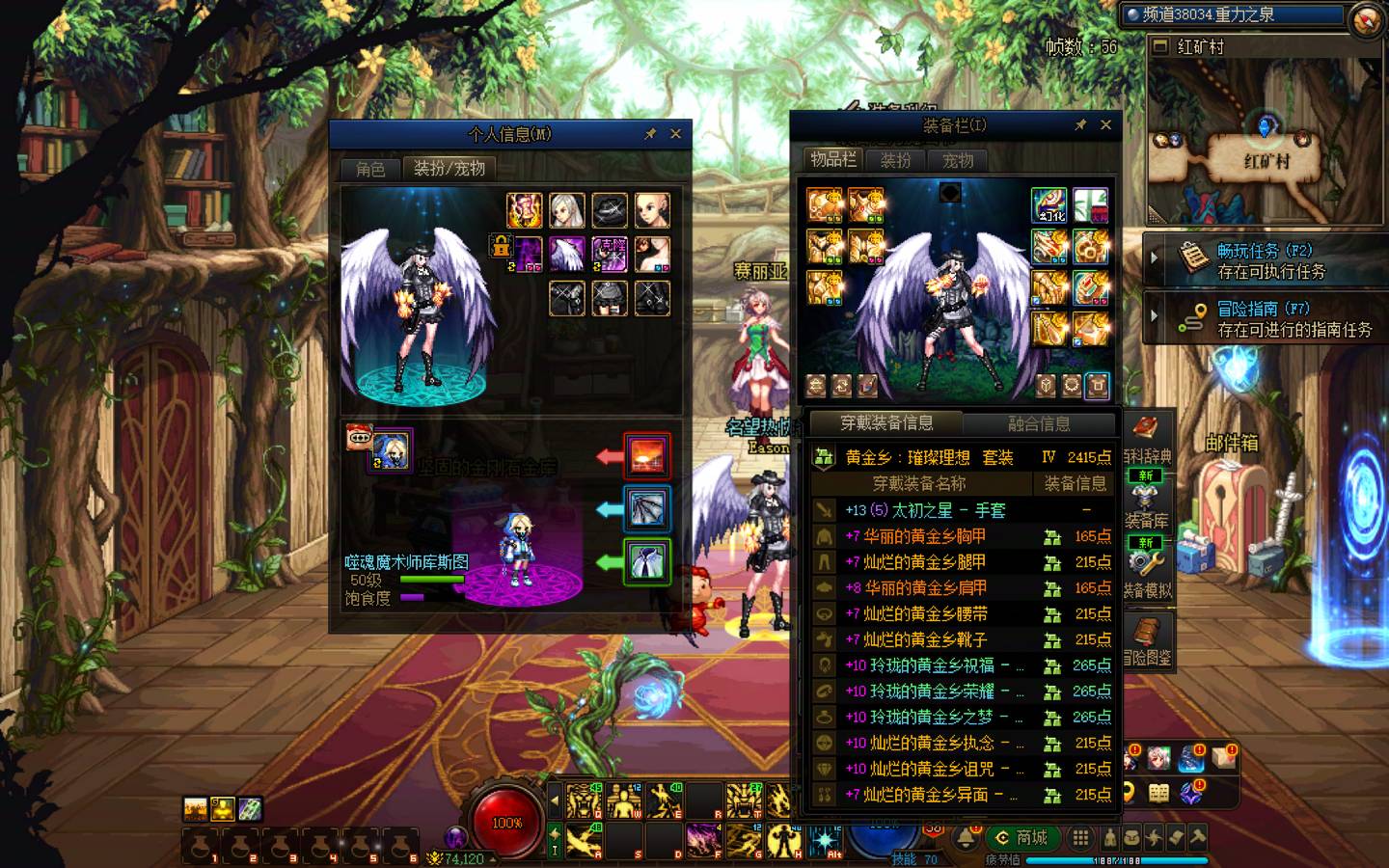Close the 装备栏 equipment window
Viewport: 1389px width, 868px height.
[x=1105, y=124]
